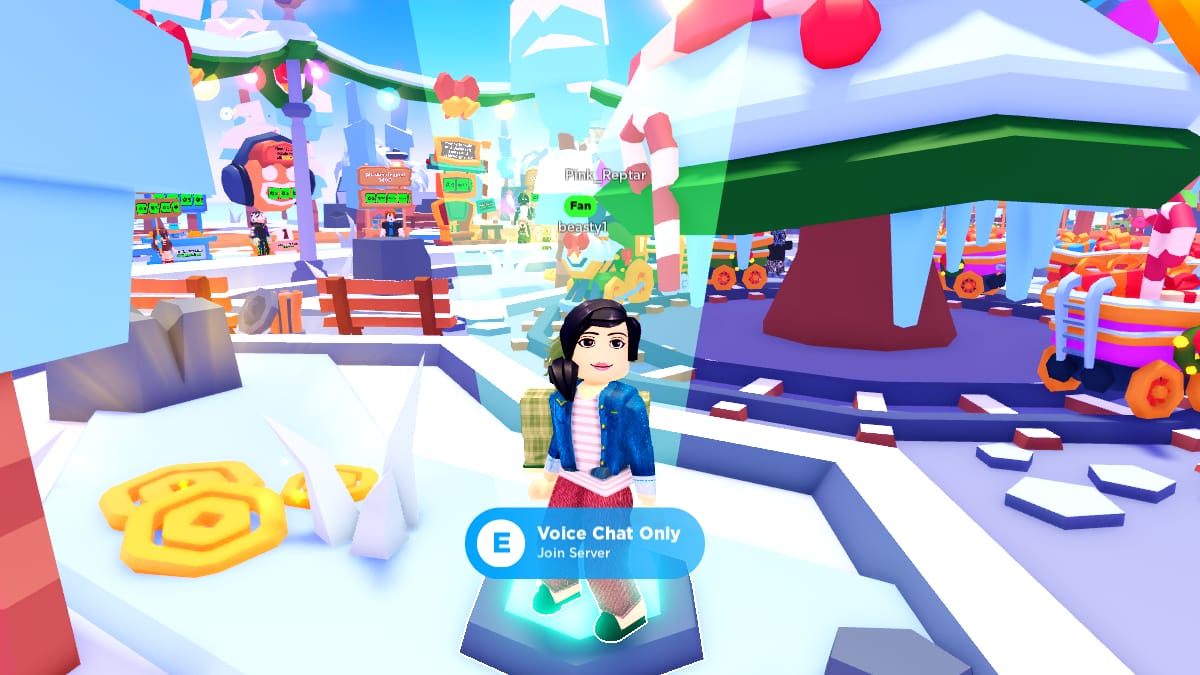Join the Voice Chat Only server prompt
This screenshot has height=675, width=1200.
[x=584, y=542]
